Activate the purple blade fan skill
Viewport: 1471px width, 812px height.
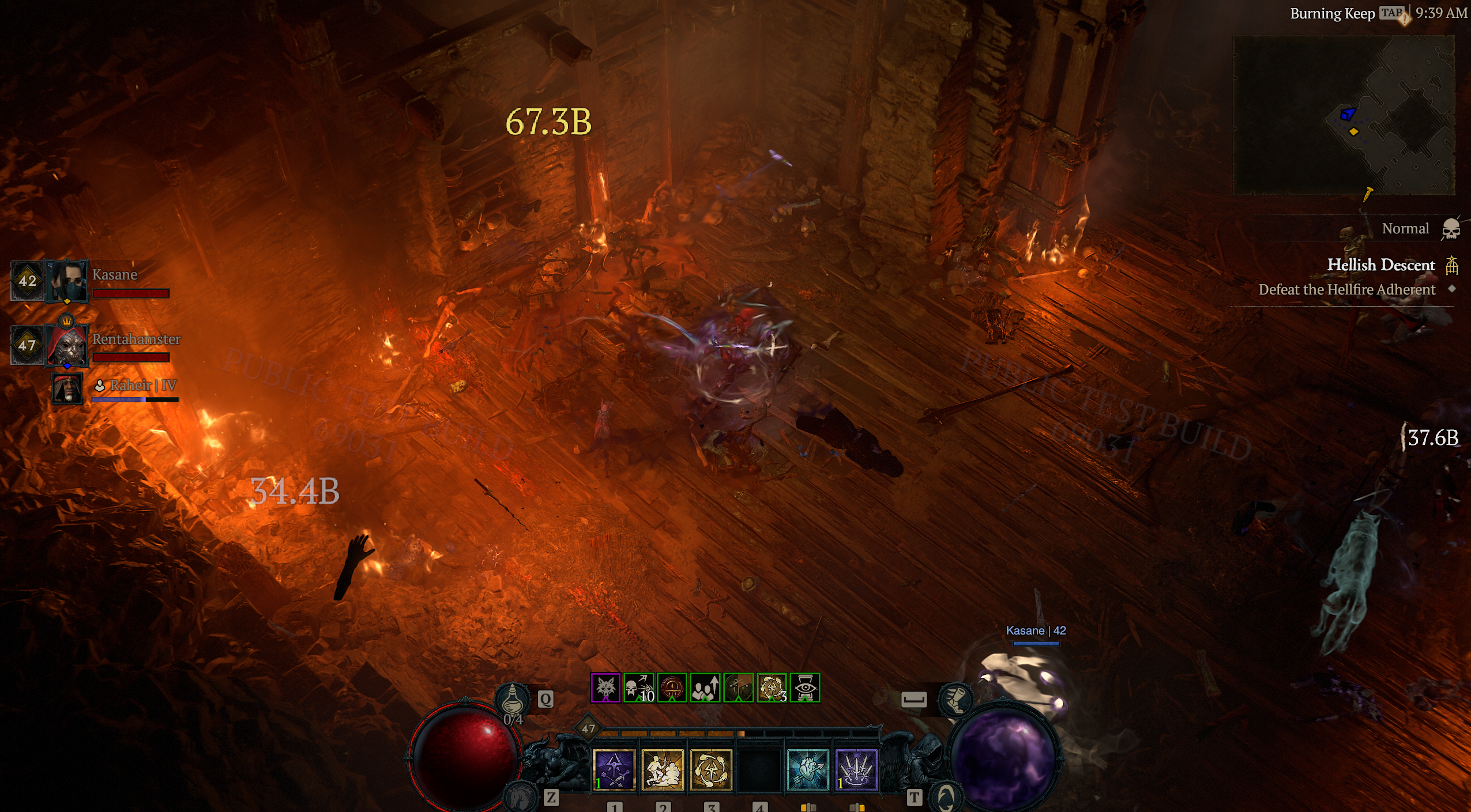856,769
